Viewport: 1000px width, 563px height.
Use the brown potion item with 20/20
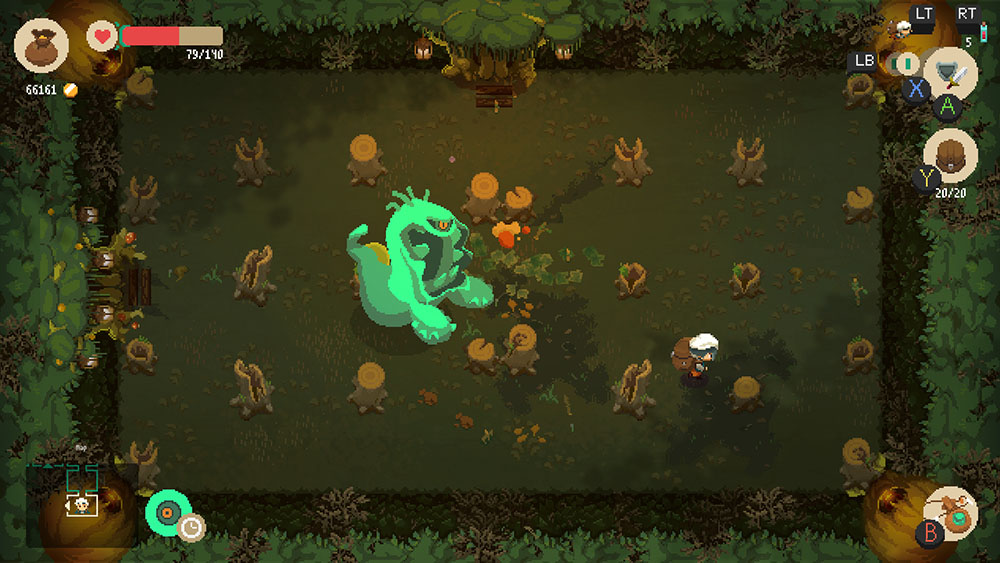point(950,156)
